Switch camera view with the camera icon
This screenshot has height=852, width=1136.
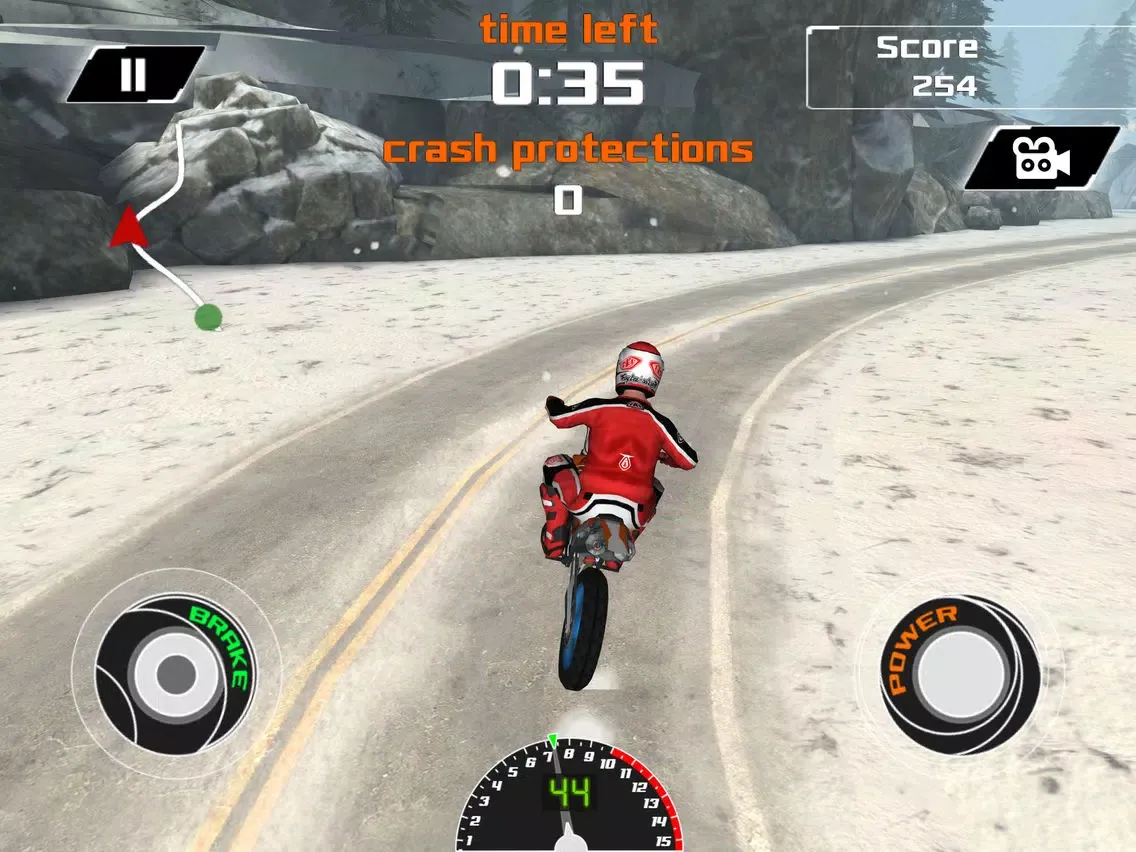click(x=1041, y=158)
